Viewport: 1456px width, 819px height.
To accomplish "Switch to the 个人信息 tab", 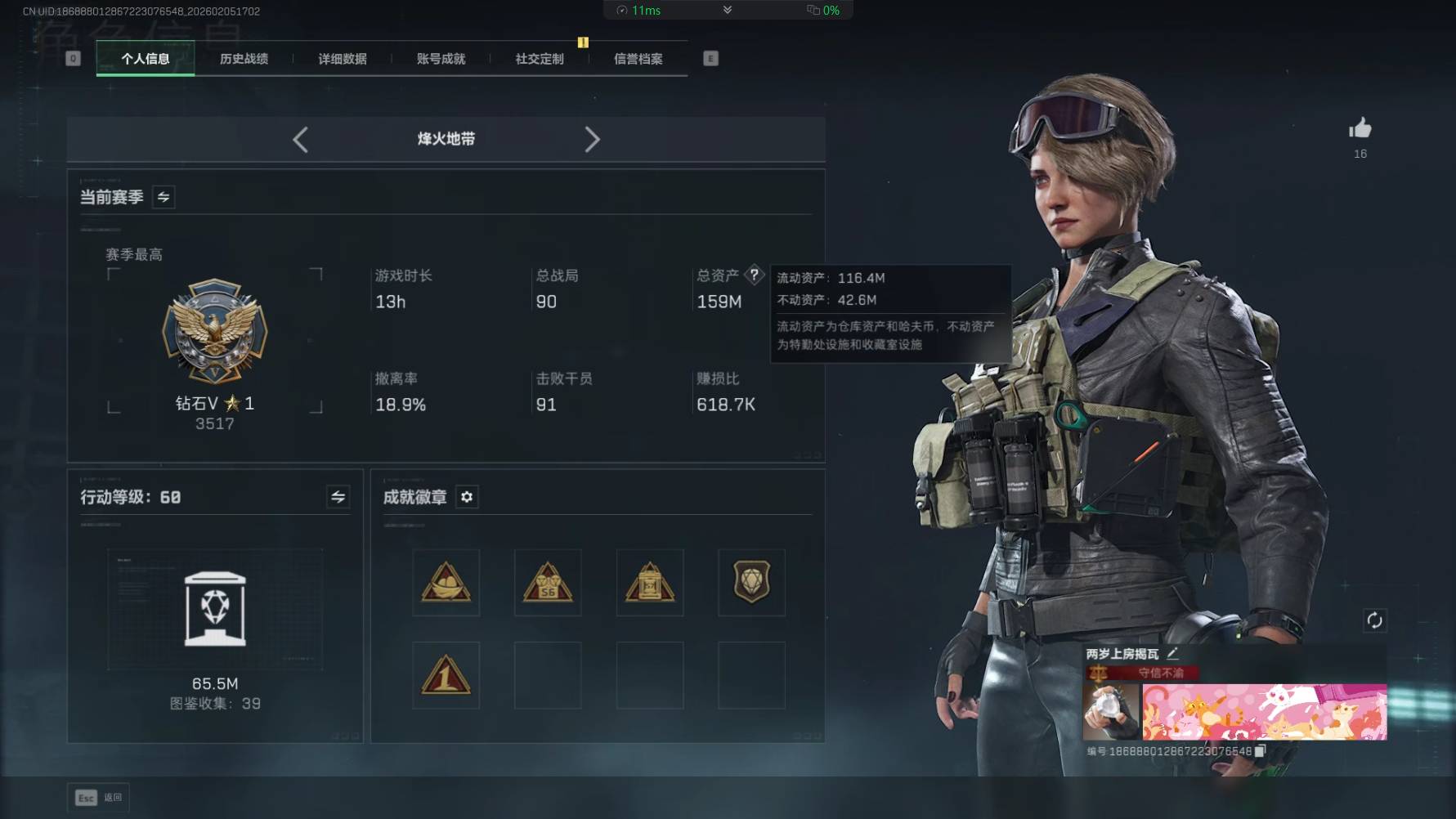I will (146, 59).
